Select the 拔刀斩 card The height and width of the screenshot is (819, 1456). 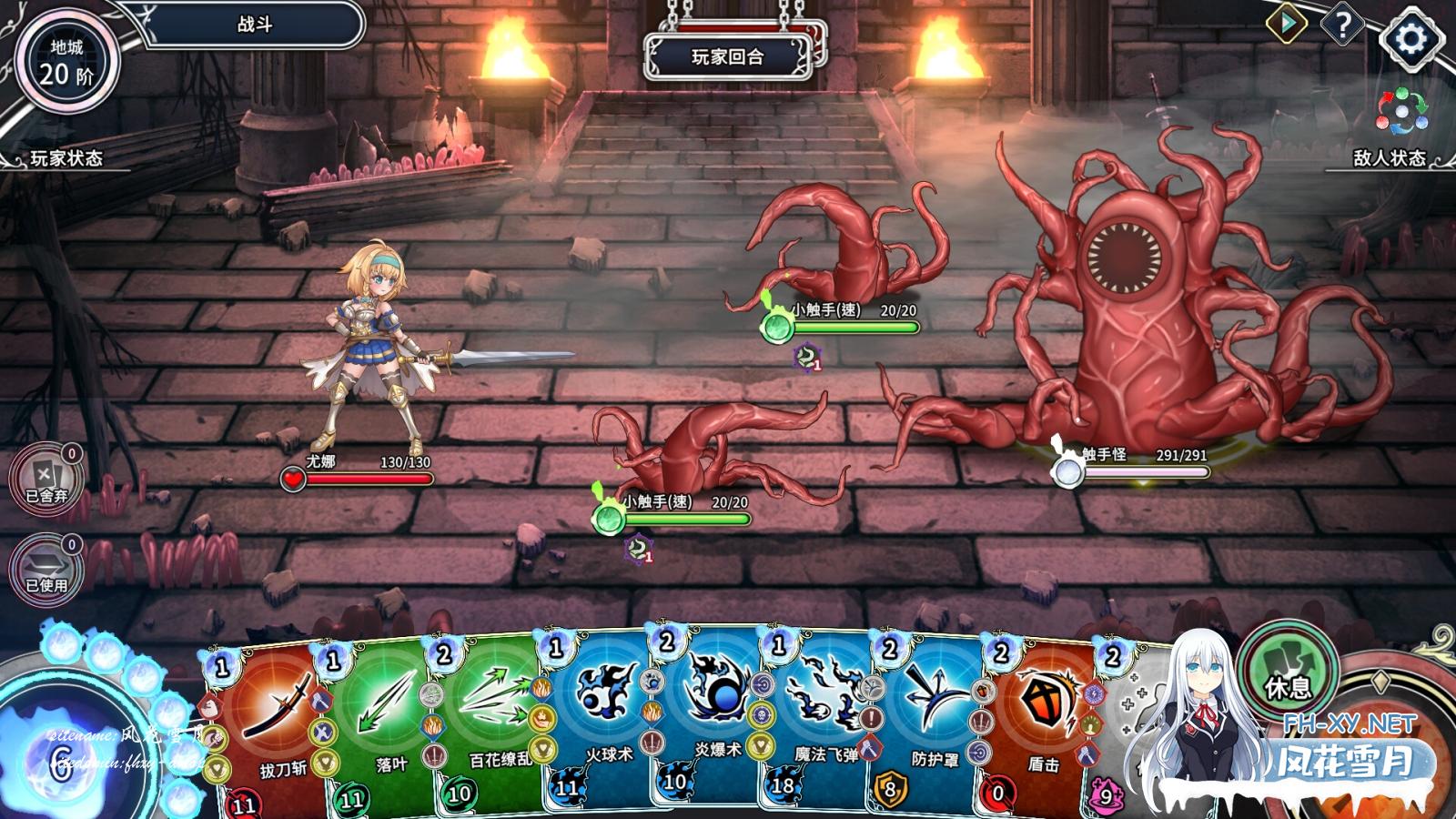coord(271,728)
